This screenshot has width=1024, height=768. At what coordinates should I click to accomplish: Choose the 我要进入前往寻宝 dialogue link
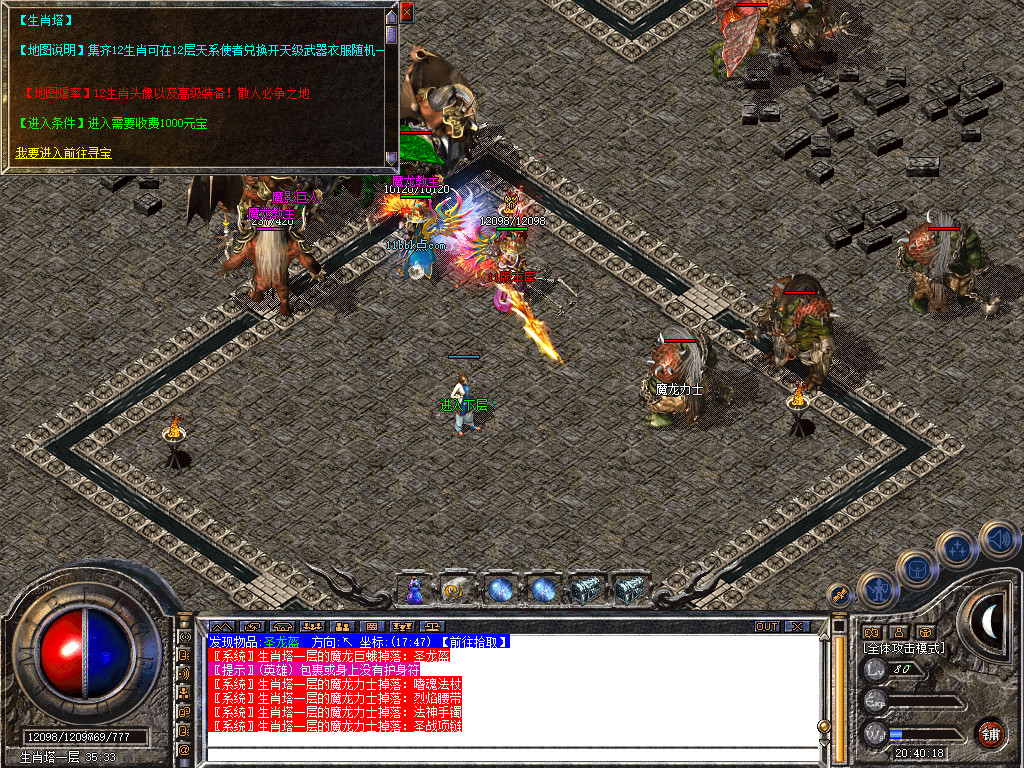[64, 153]
